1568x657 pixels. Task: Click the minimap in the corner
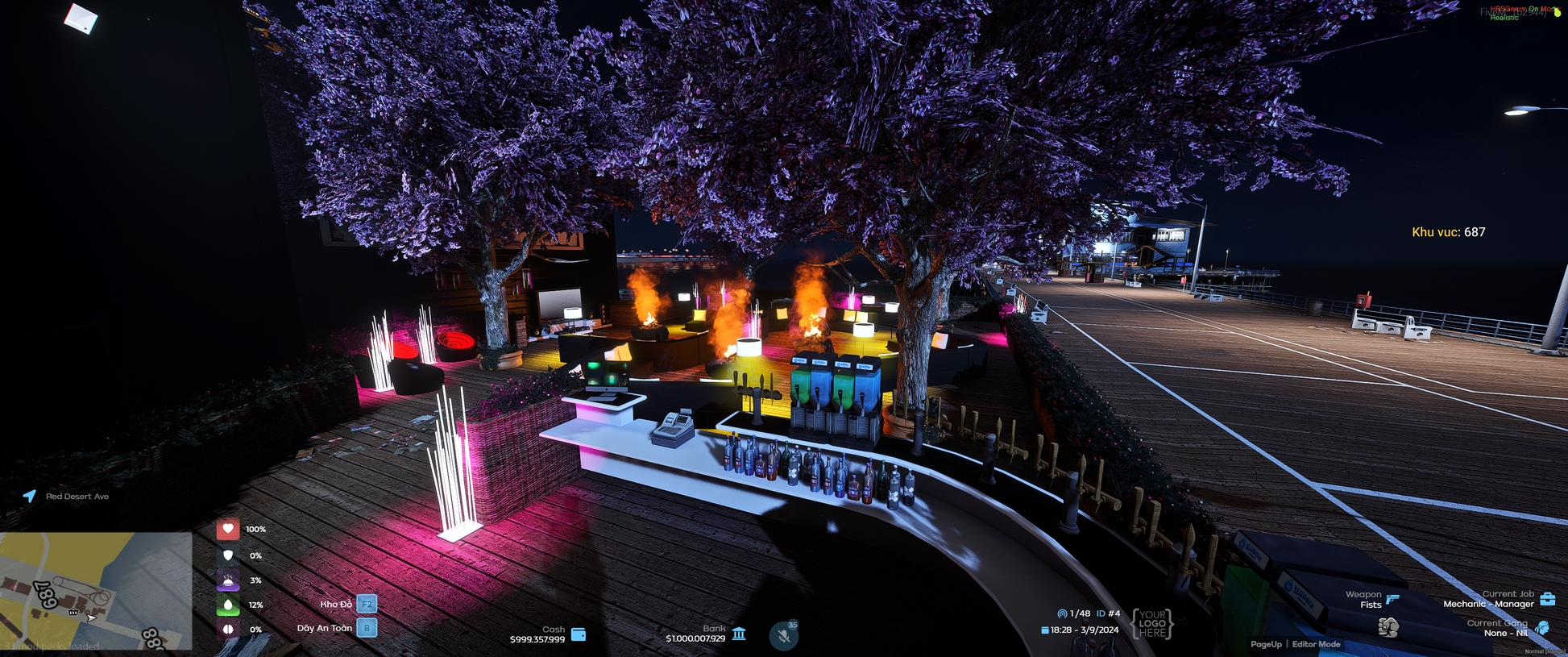[x=96, y=590]
